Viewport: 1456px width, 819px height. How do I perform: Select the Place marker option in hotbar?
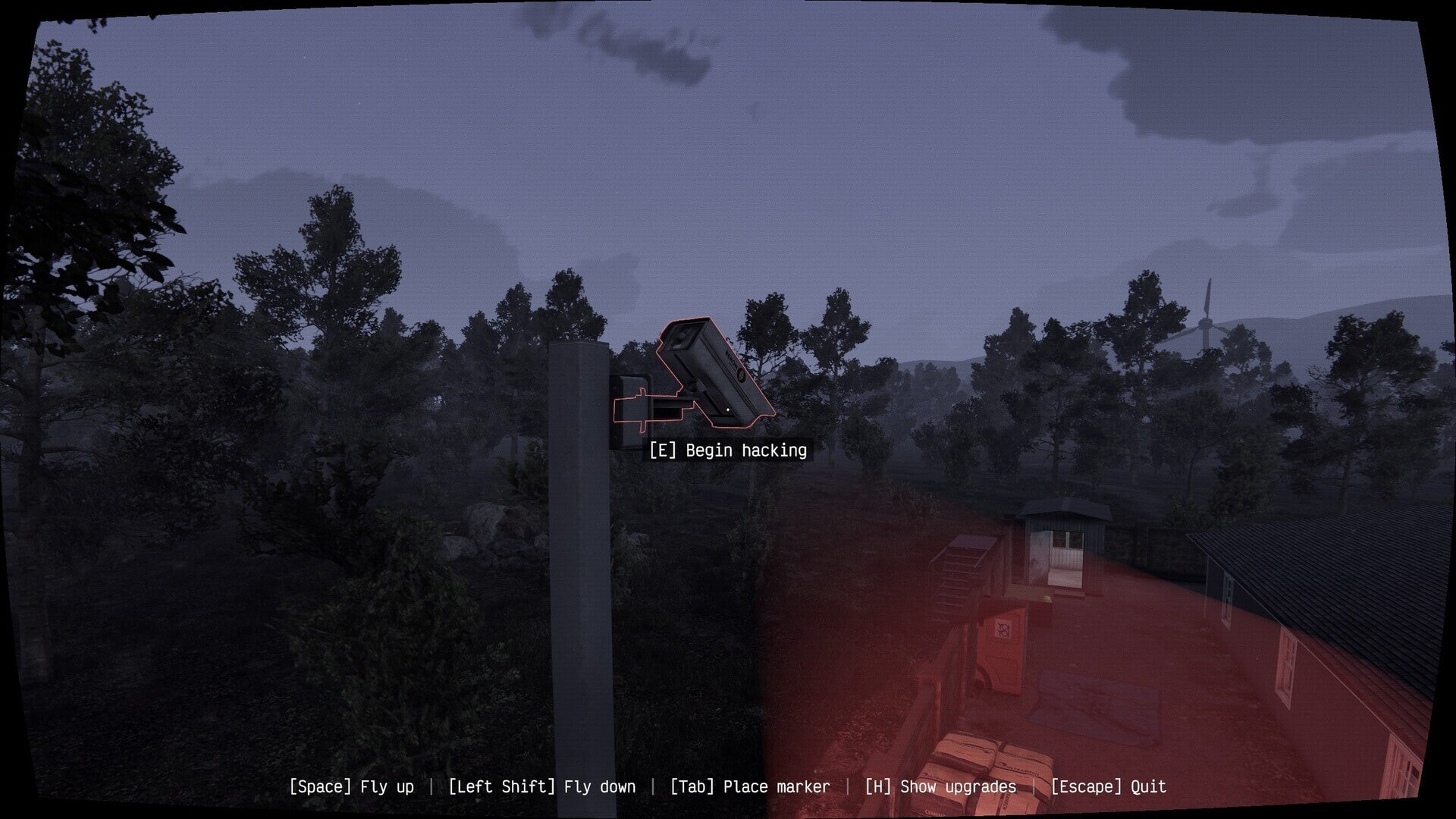tap(750, 786)
